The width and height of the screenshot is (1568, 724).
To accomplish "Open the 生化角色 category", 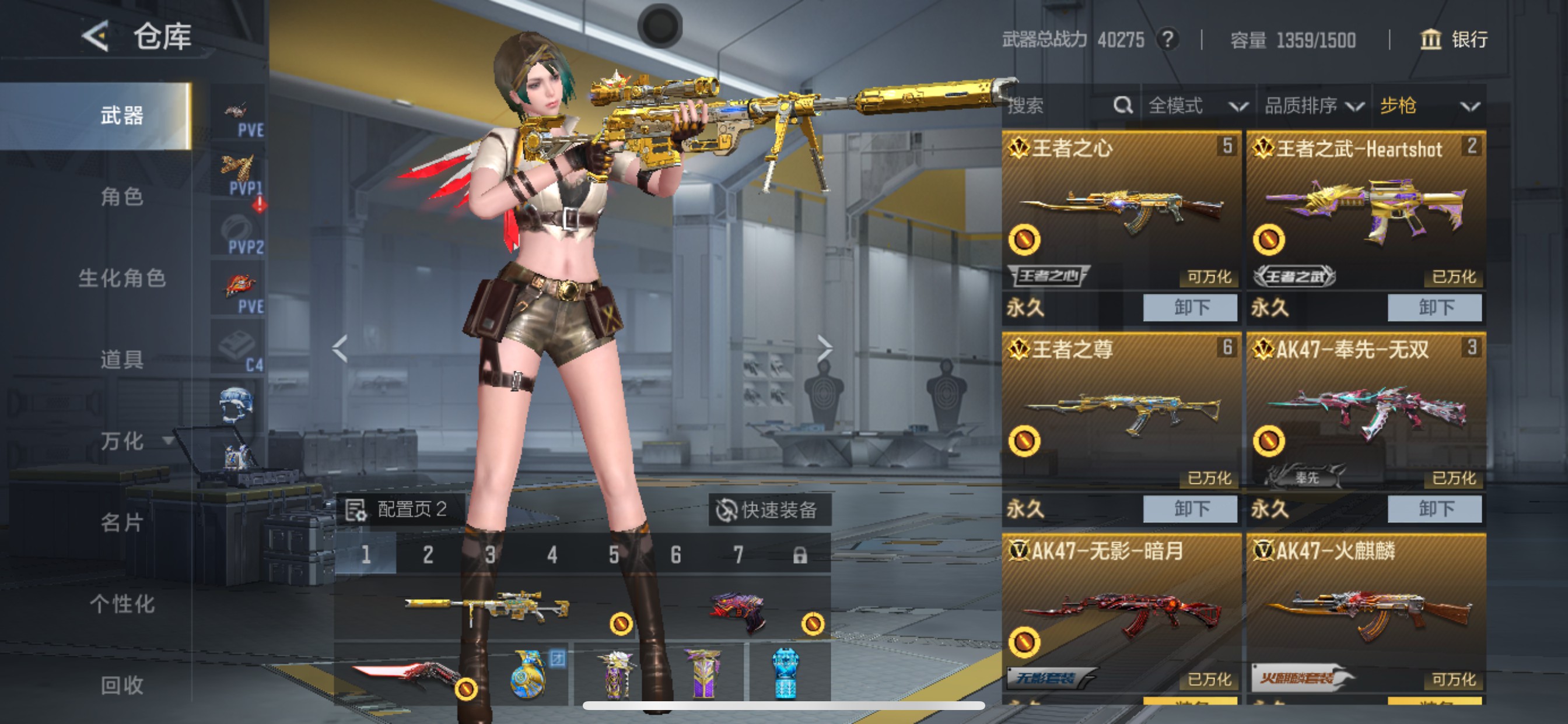I will (x=122, y=278).
